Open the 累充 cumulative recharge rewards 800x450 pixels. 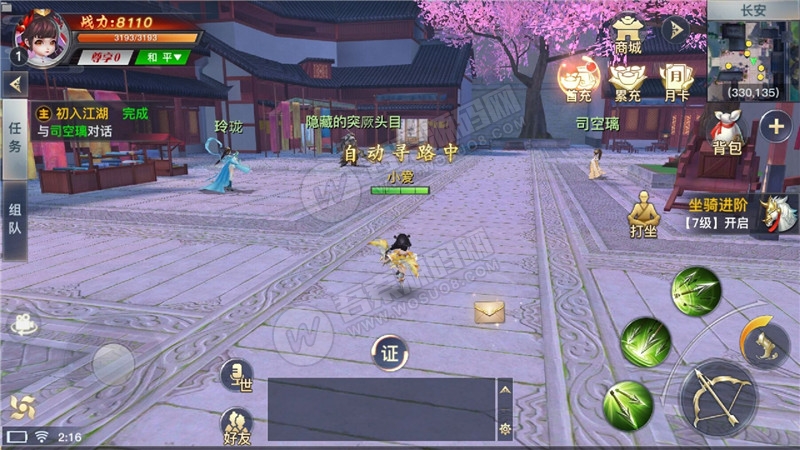click(x=628, y=80)
